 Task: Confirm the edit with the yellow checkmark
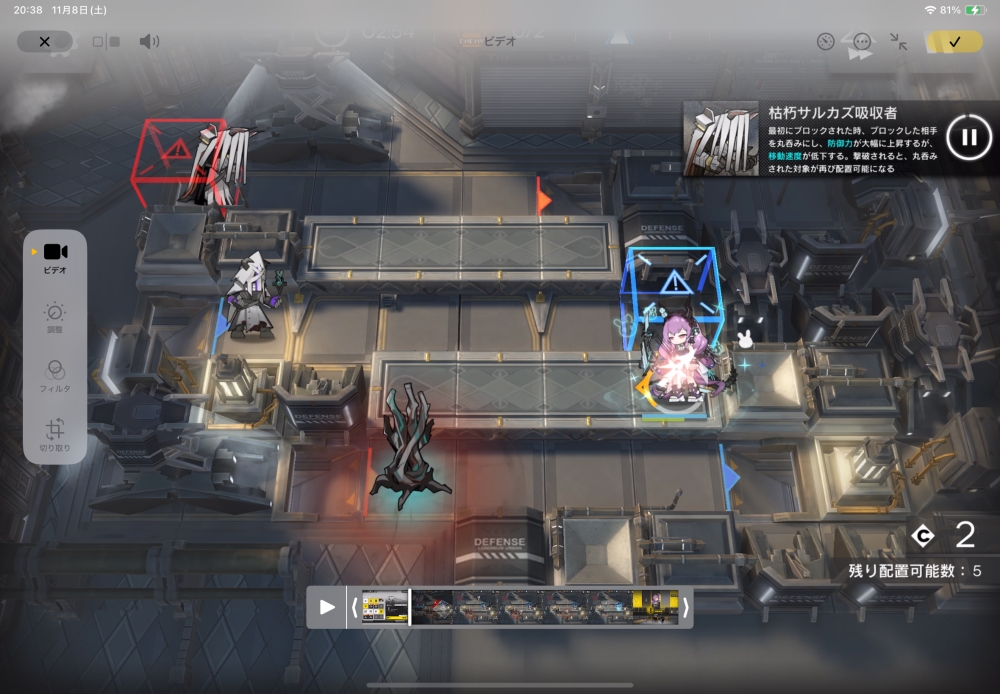[x=954, y=42]
